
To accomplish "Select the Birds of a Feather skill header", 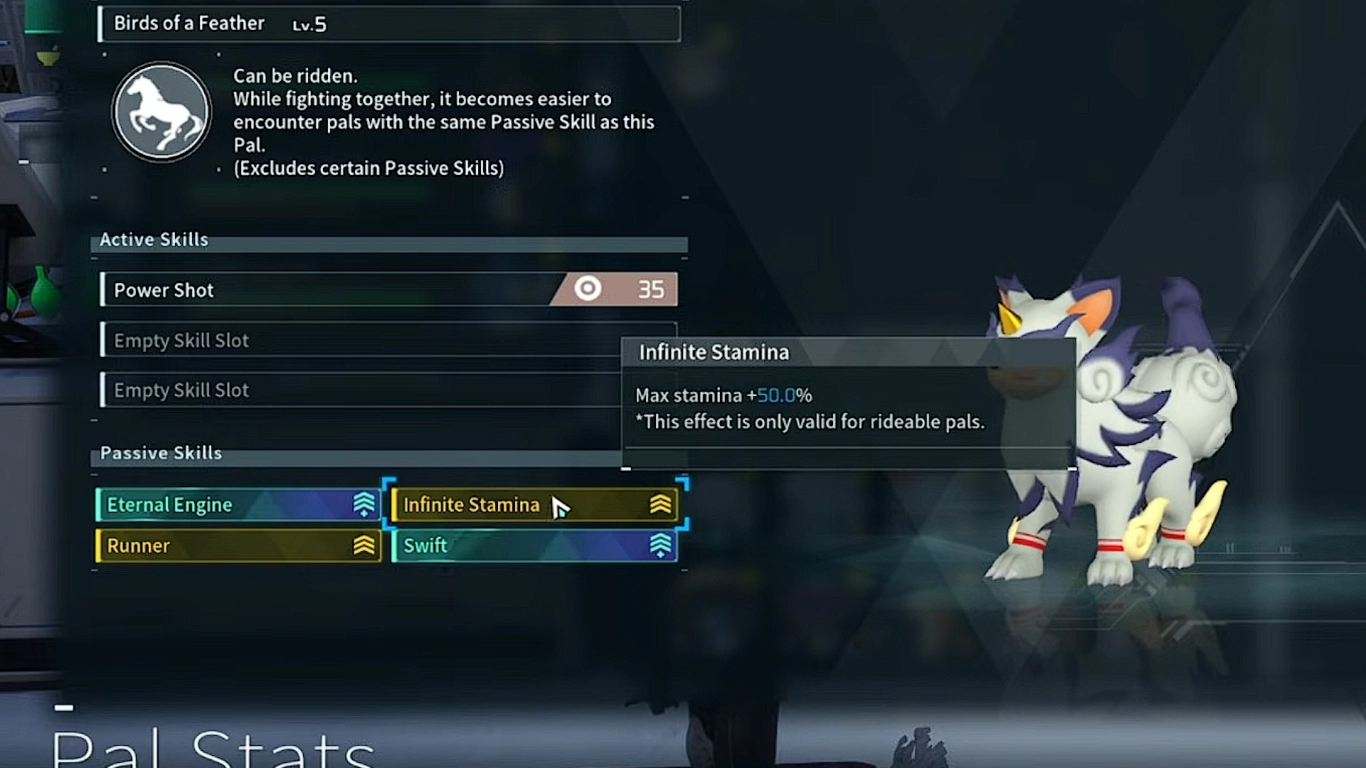I will click(389, 23).
